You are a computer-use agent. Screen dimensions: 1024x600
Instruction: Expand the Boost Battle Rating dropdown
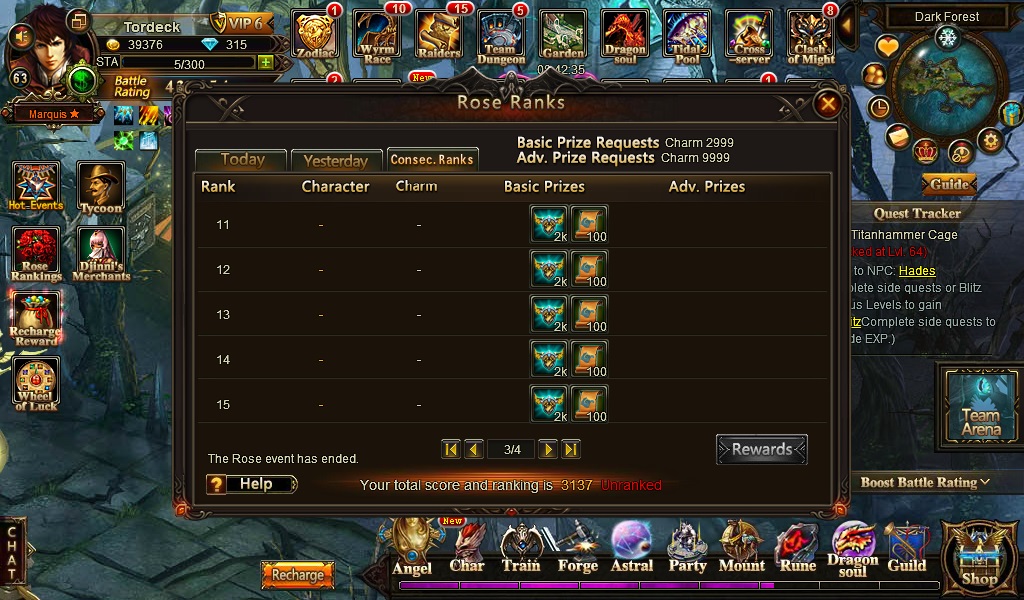(925, 482)
